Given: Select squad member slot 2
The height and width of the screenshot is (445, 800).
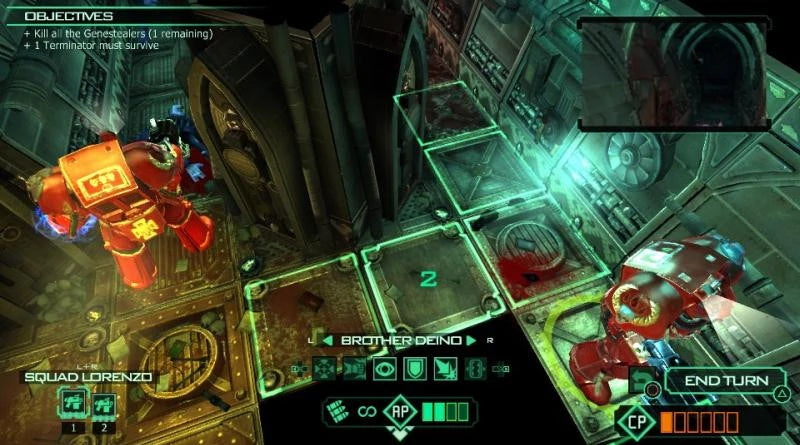Looking at the screenshot, I should (x=101, y=404).
